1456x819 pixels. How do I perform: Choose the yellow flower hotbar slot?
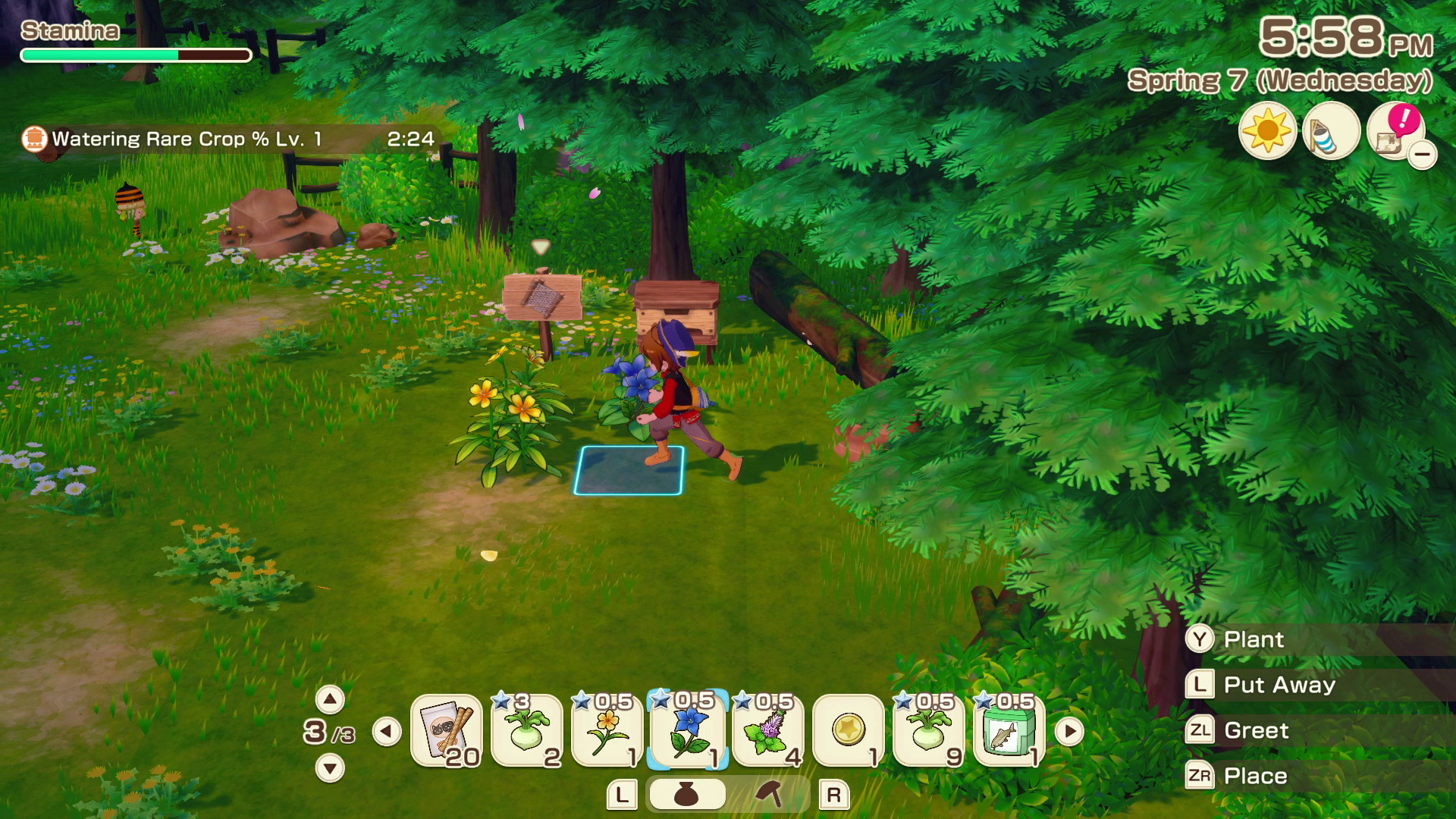[607, 731]
